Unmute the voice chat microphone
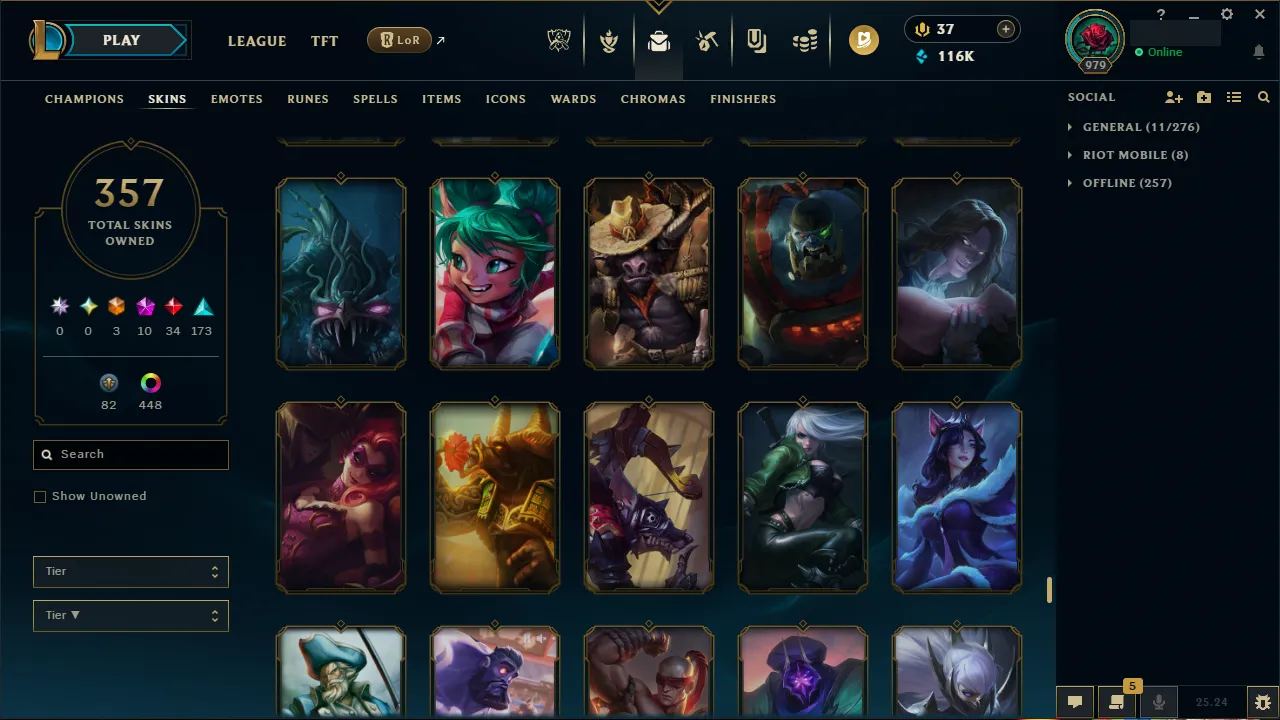The height and width of the screenshot is (720, 1280). [x=1158, y=701]
